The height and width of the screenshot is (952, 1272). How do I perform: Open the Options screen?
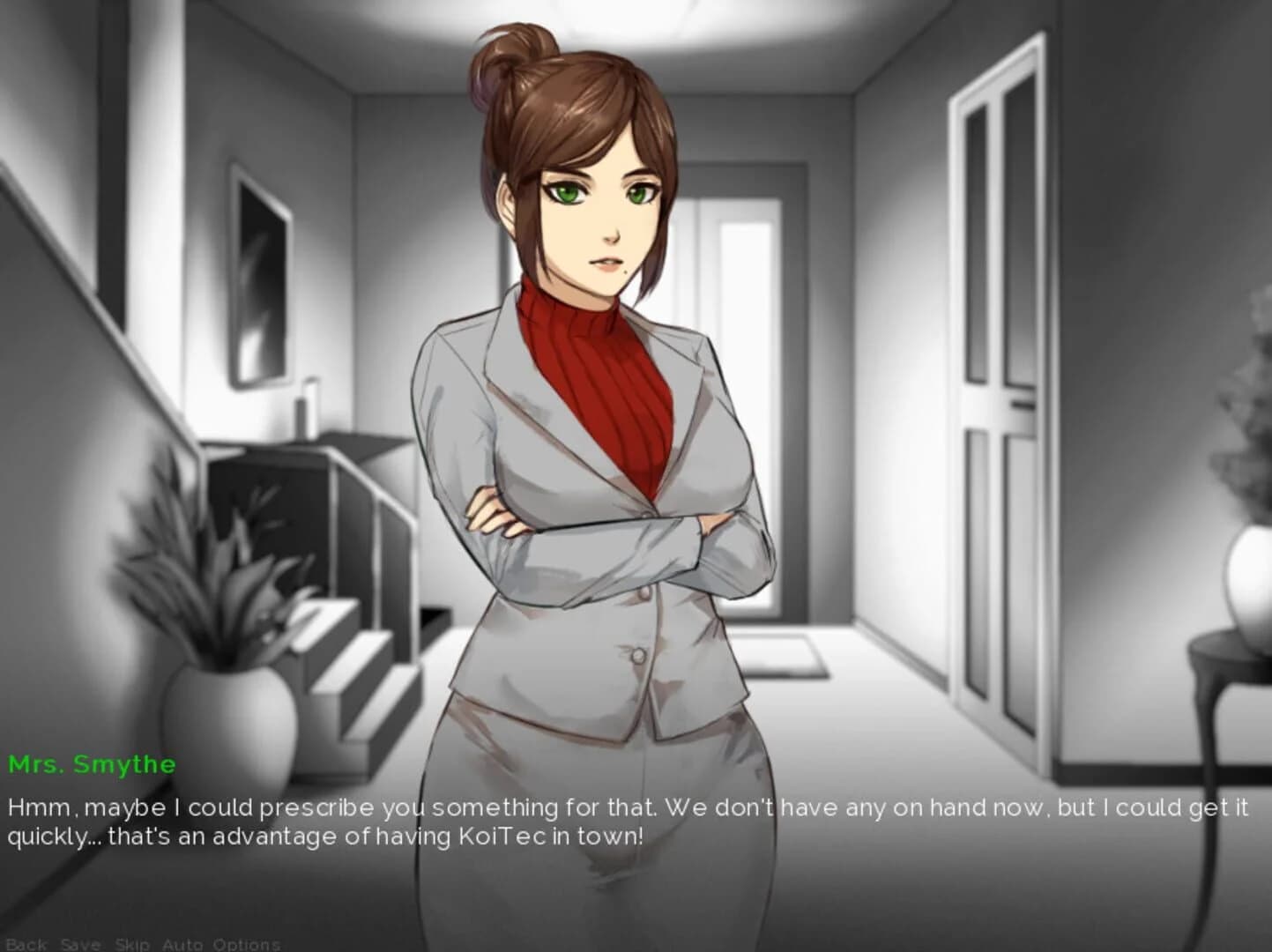247,943
